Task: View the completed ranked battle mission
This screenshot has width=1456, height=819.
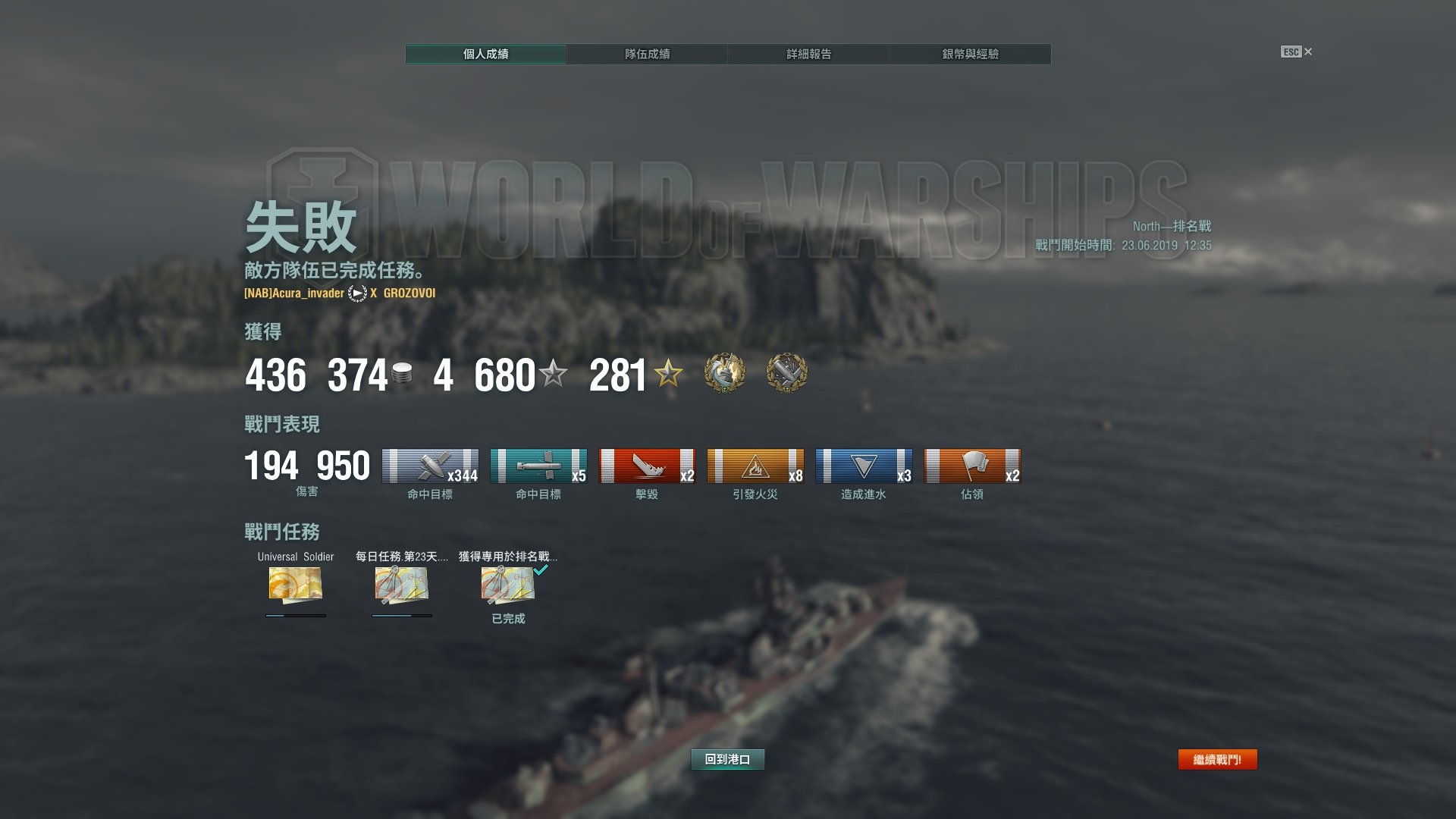Action: point(508,585)
